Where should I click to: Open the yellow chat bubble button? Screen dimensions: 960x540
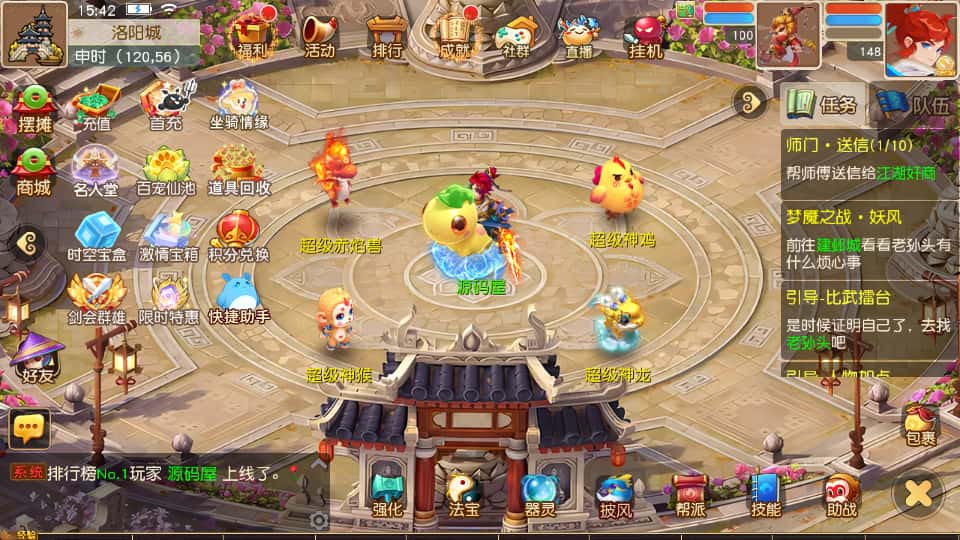click(29, 429)
